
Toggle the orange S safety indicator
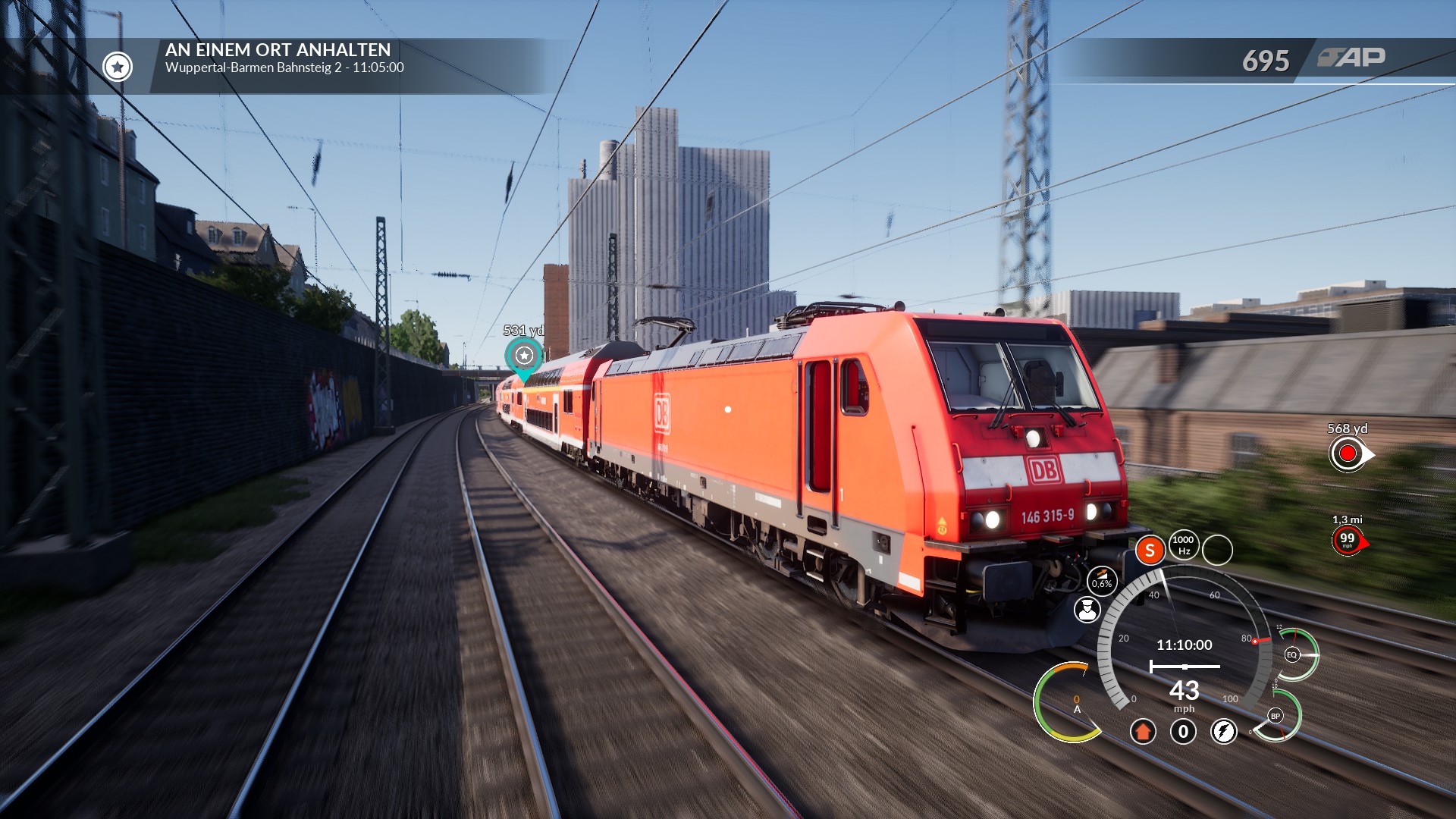tap(1150, 551)
